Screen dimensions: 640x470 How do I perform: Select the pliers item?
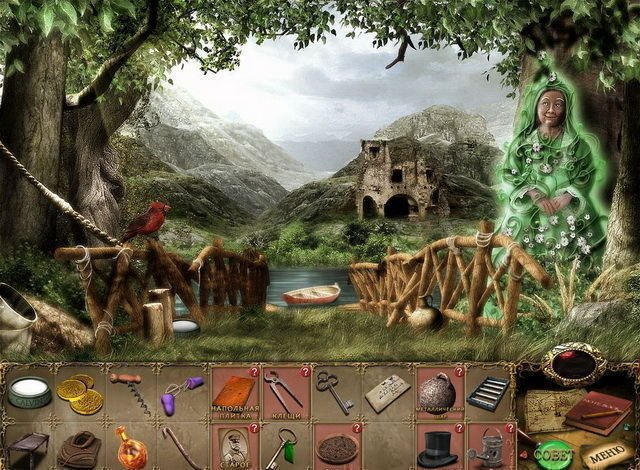click(x=284, y=392)
